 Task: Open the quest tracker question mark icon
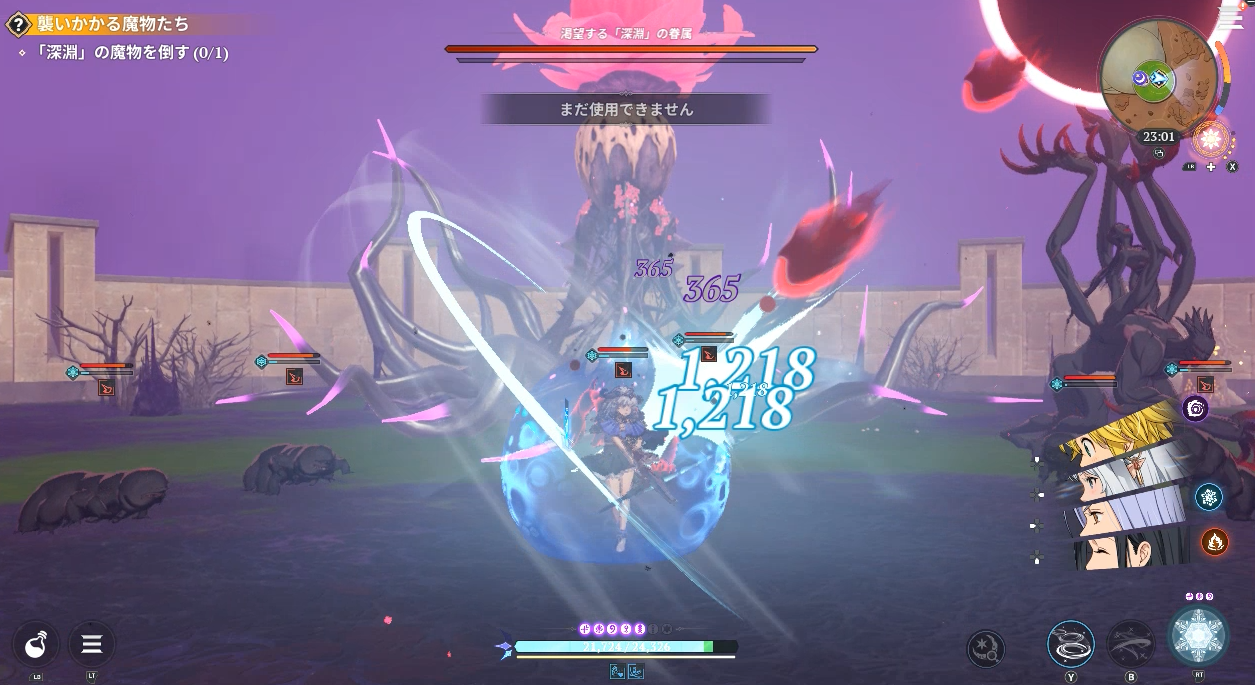pos(18,25)
